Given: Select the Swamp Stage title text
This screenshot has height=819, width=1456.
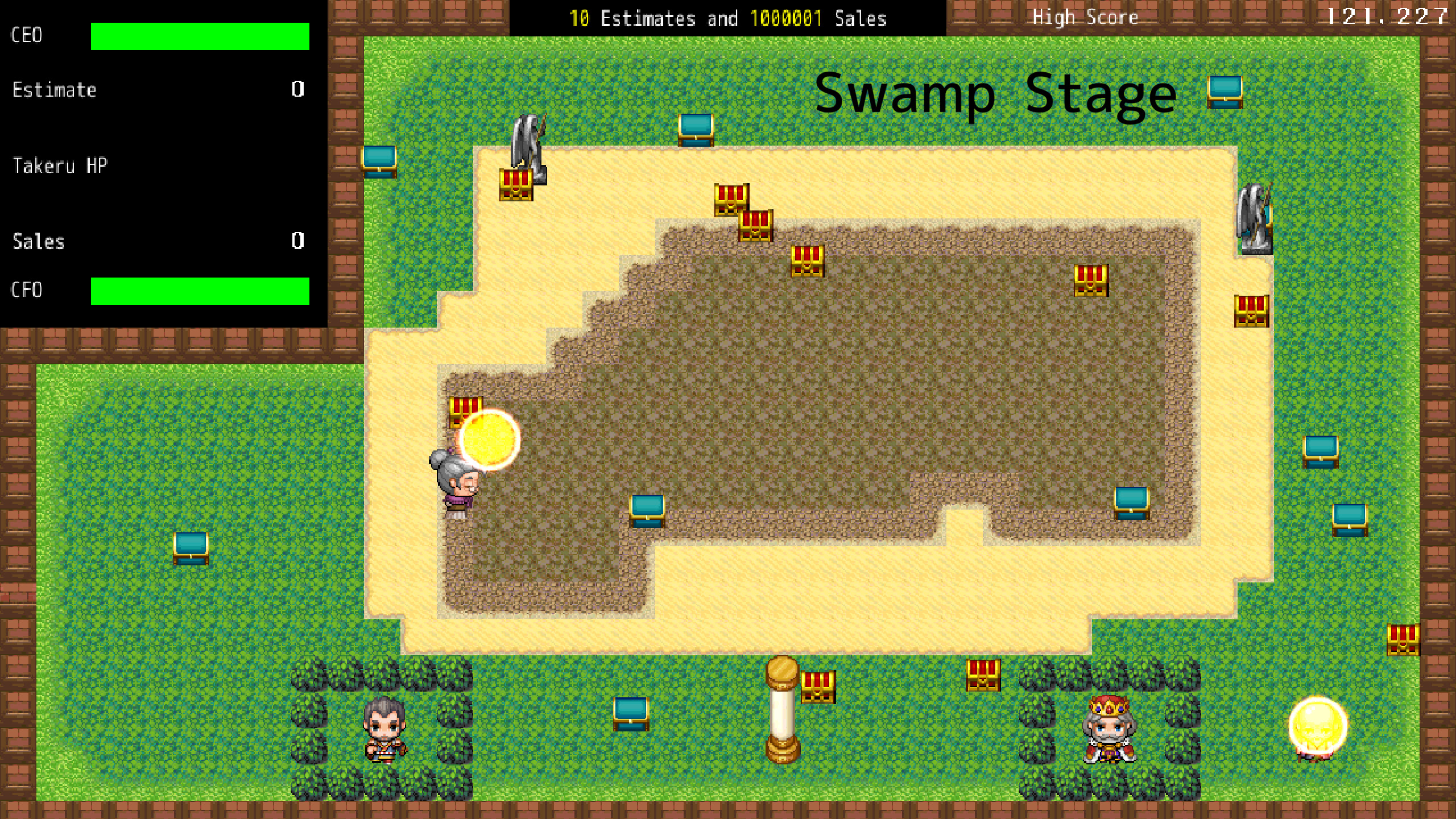Looking at the screenshot, I should [x=995, y=97].
